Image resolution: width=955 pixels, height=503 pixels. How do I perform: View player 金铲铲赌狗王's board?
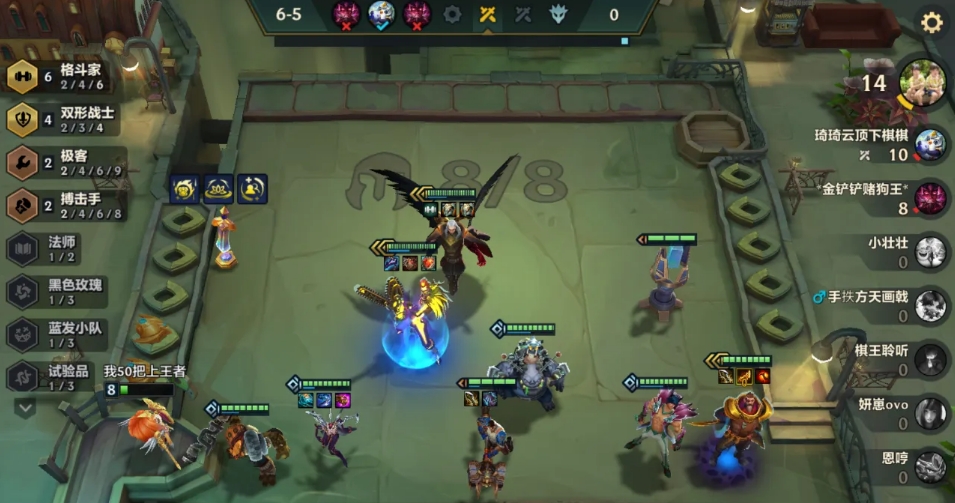[x=929, y=198]
